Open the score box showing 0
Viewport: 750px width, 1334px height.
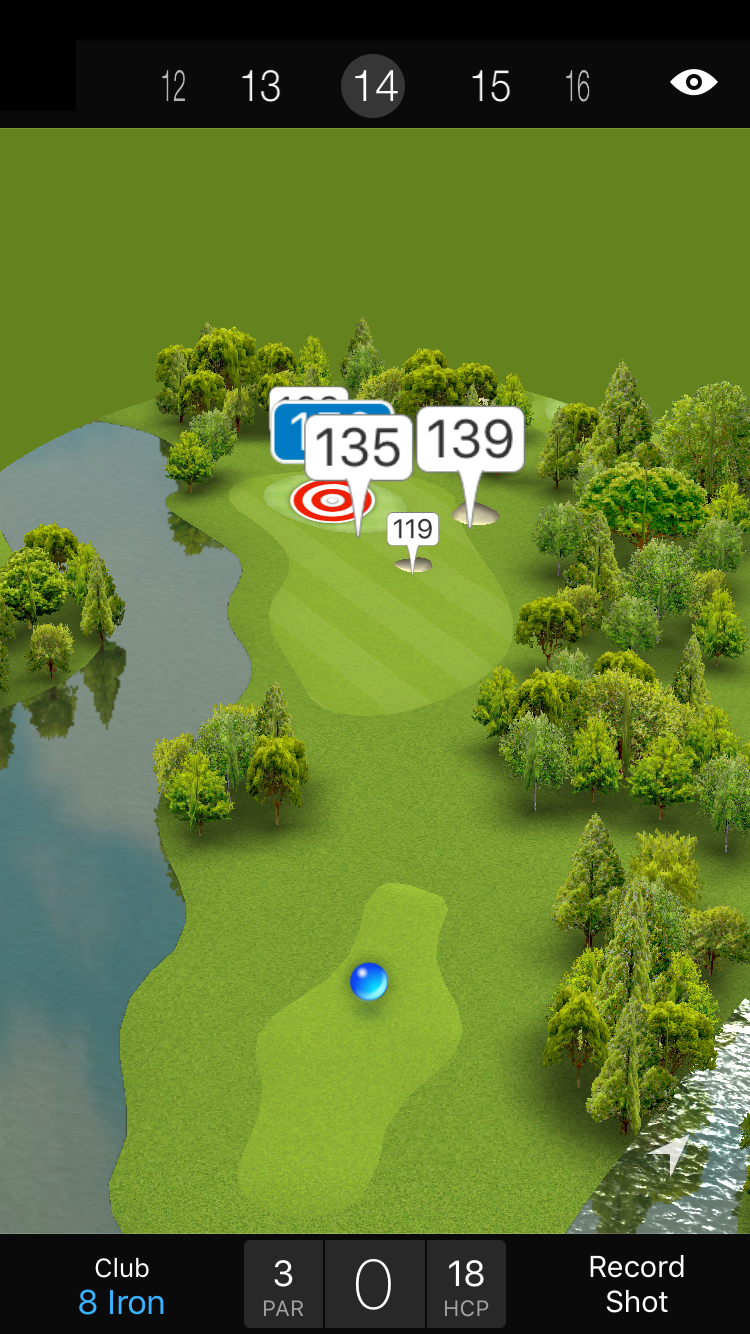tap(374, 1285)
